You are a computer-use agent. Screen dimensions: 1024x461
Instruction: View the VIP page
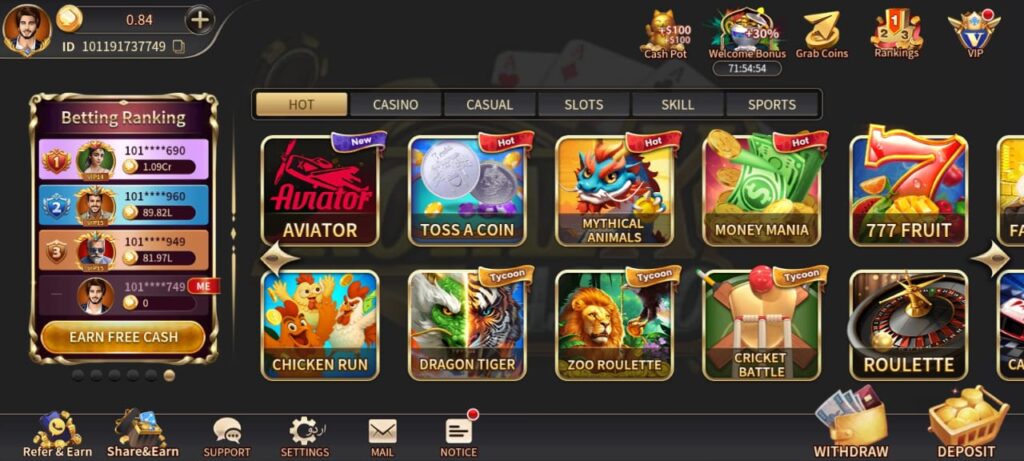click(974, 34)
